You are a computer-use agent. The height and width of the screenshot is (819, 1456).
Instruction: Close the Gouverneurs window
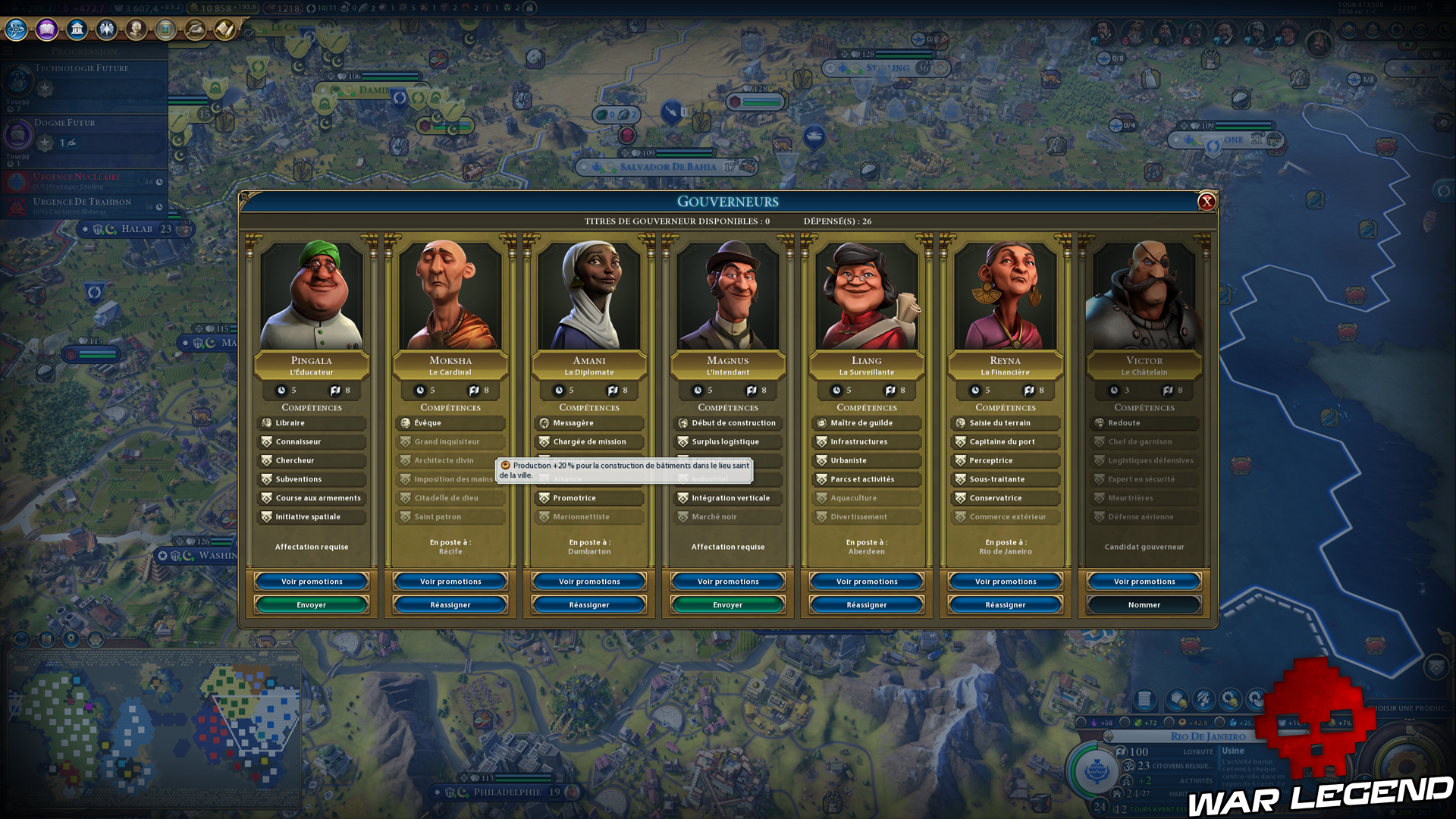click(x=1207, y=202)
